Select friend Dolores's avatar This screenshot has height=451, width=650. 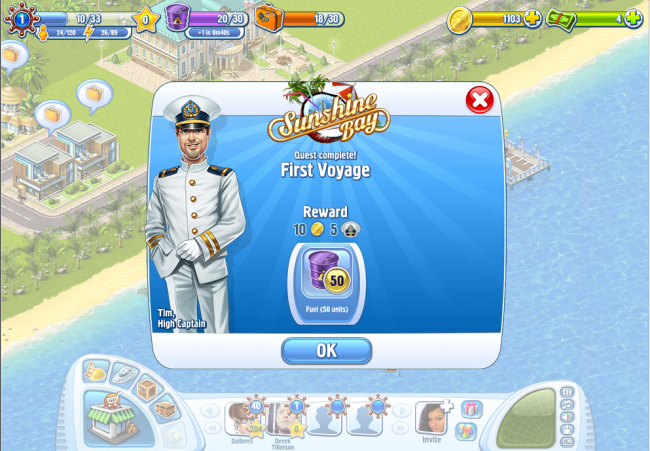tap(242, 418)
